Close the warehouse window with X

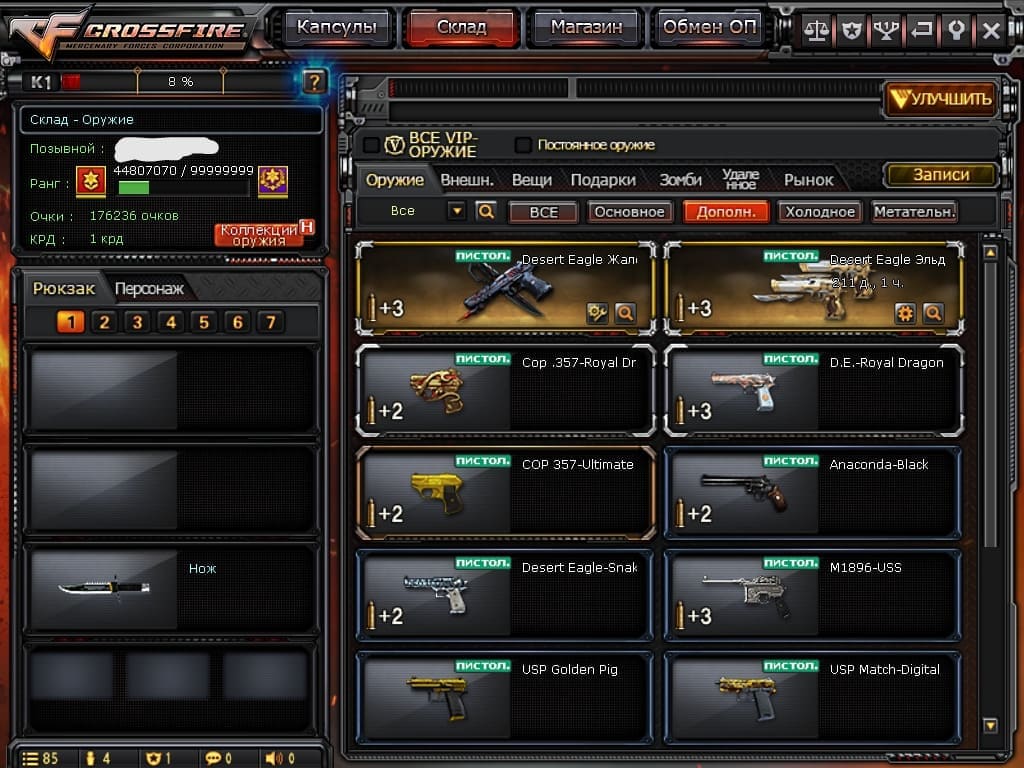(x=991, y=30)
